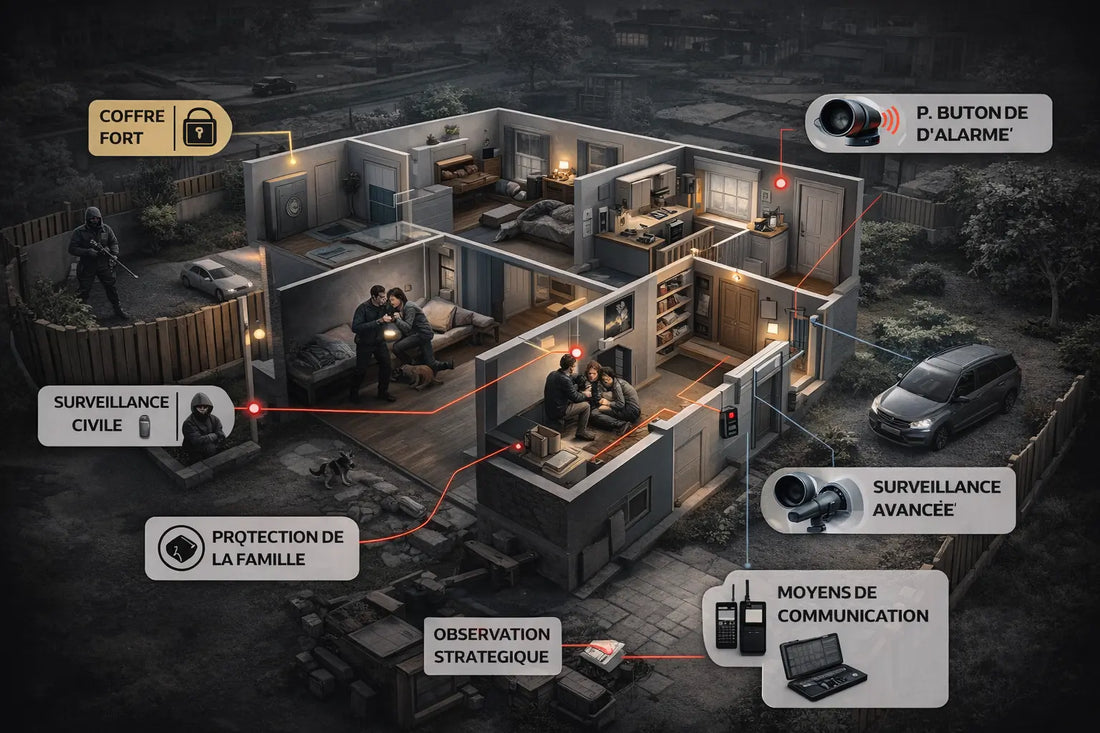Screen dimensions: 1100x733
Task: Click the Protection de la Famille tag
Action: tap(252, 548)
